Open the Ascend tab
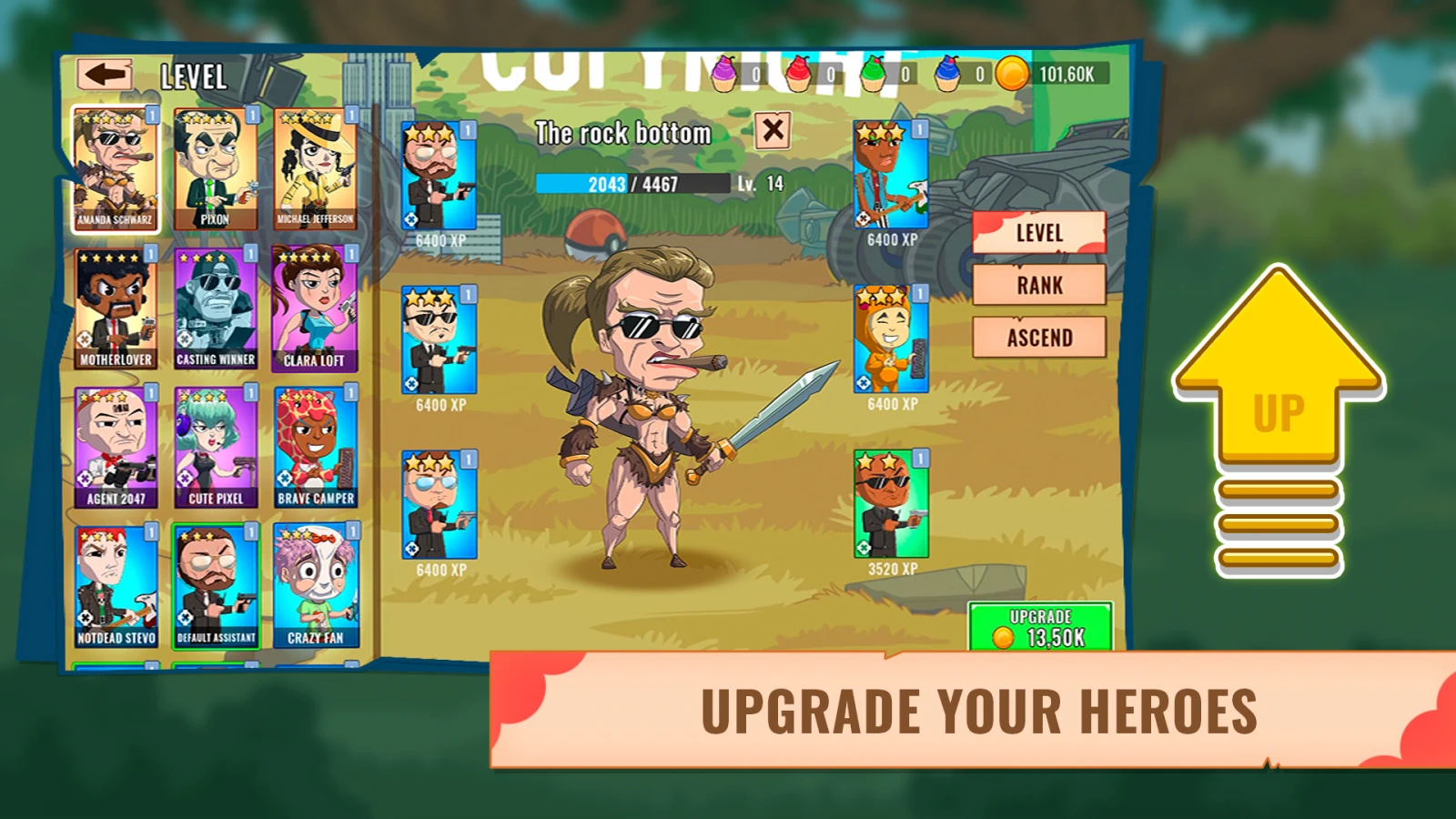1456x819 pixels. coord(1038,338)
